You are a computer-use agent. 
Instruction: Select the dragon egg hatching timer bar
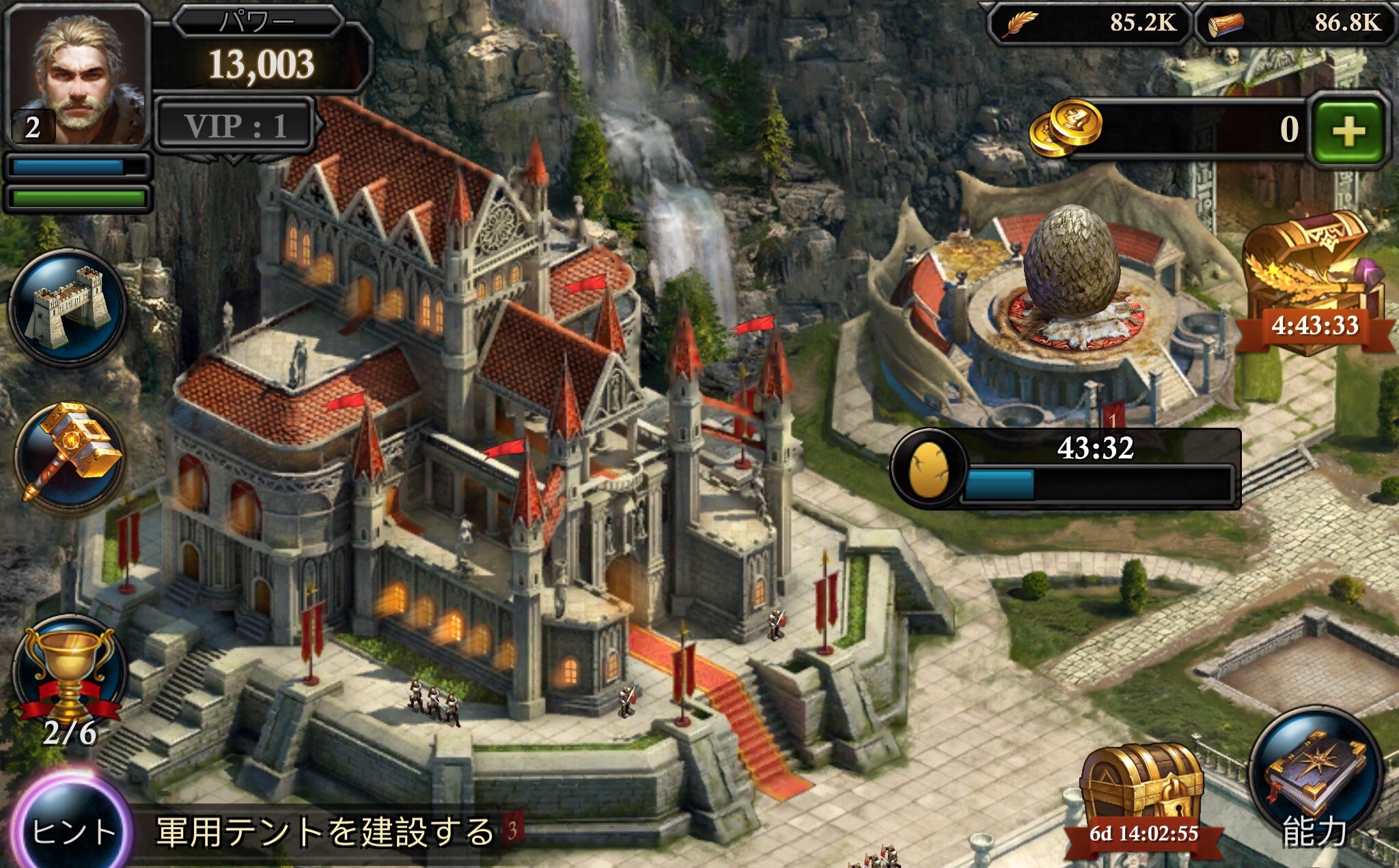(x=1066, y=468)
